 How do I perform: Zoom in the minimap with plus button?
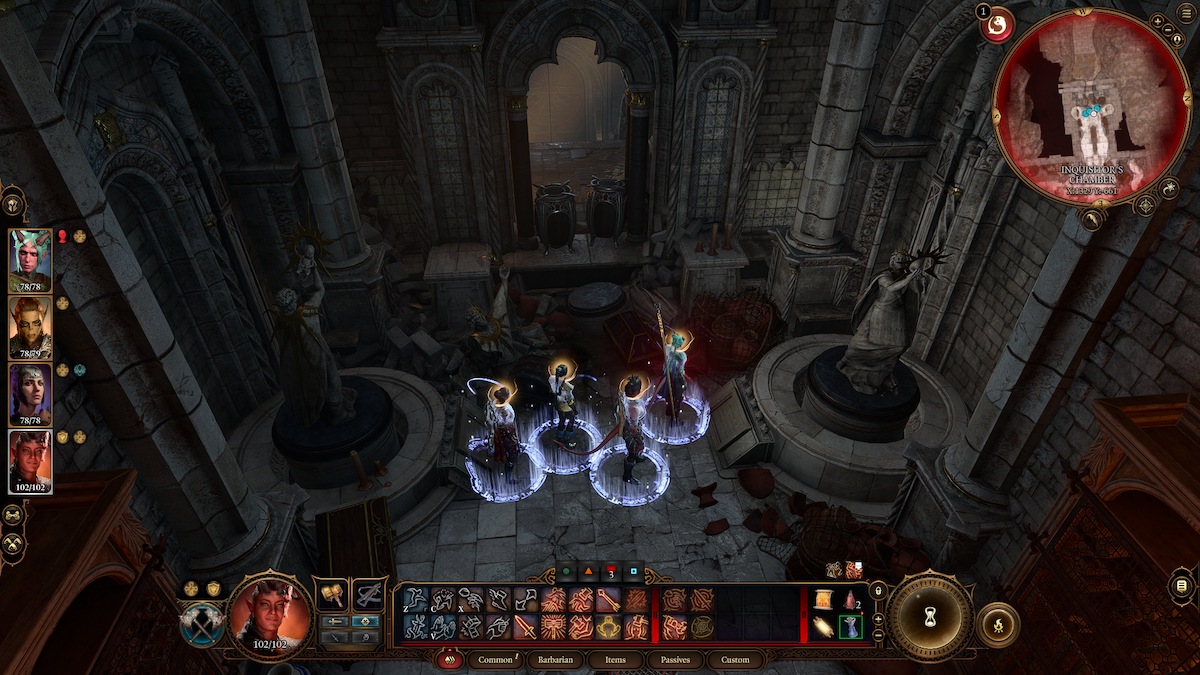[x=1157, y=21]
